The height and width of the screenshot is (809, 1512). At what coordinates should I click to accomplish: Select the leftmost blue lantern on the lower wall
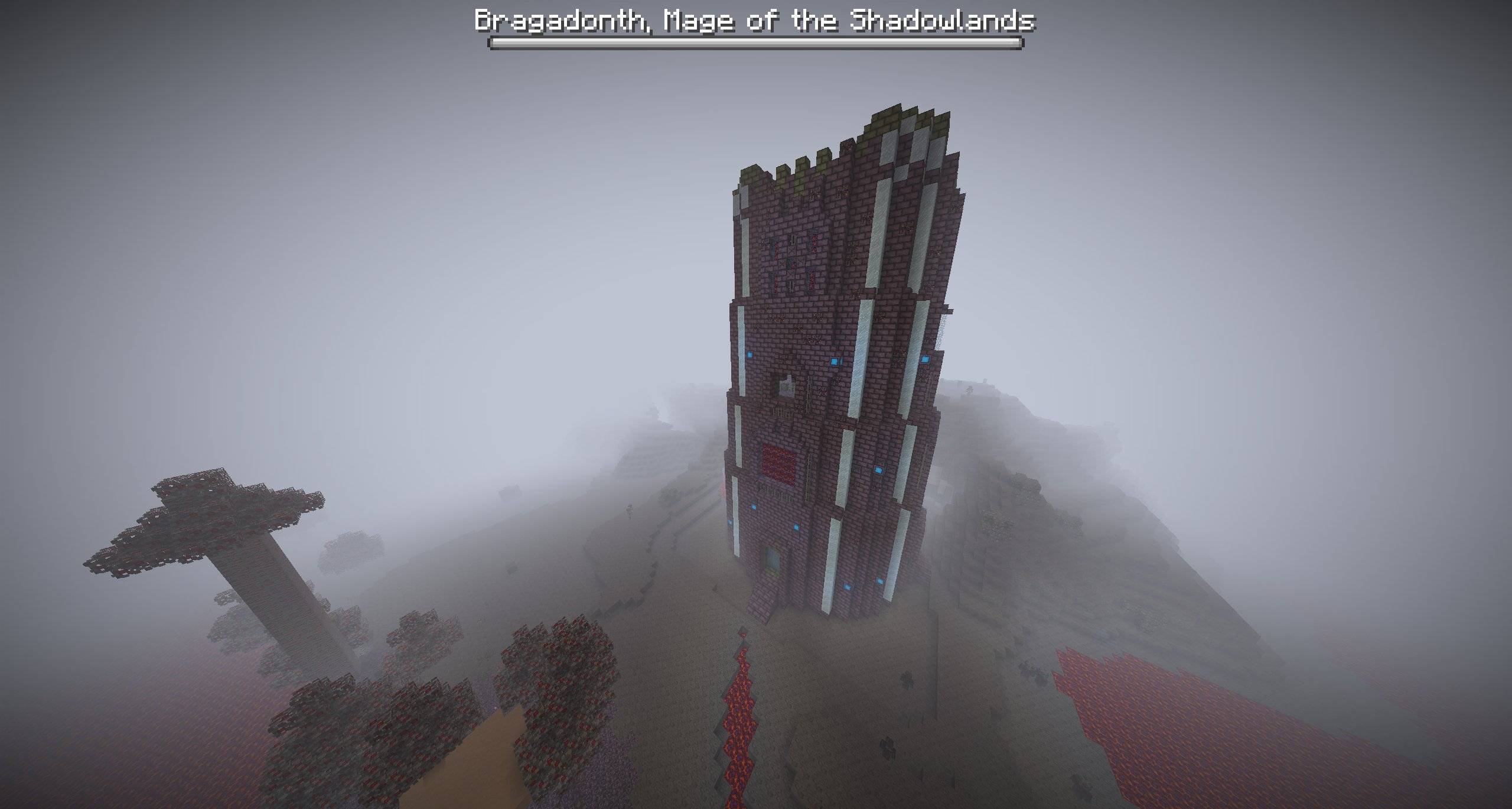(729, 522)
